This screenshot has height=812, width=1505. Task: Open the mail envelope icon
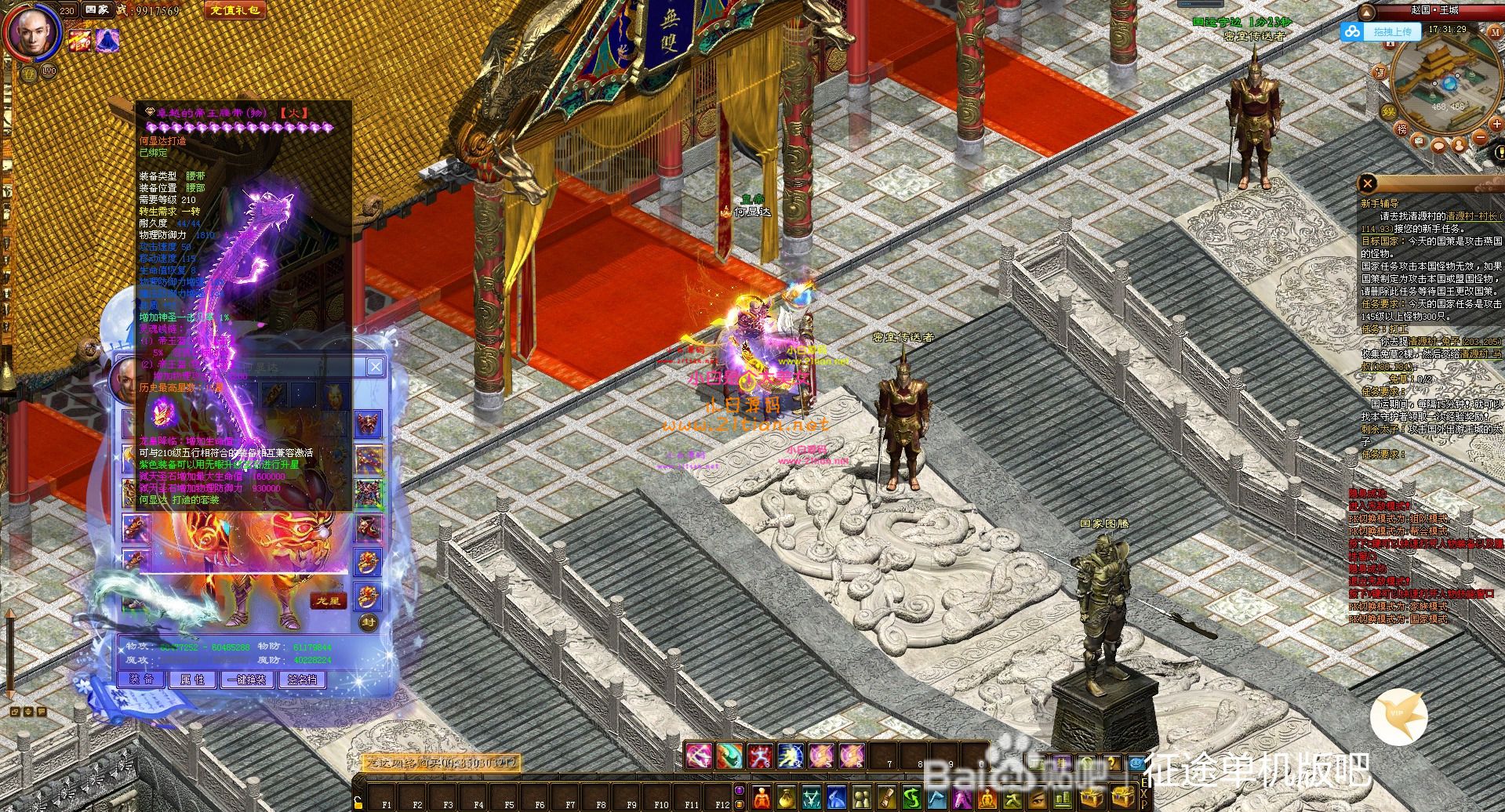coord(1419,142)
